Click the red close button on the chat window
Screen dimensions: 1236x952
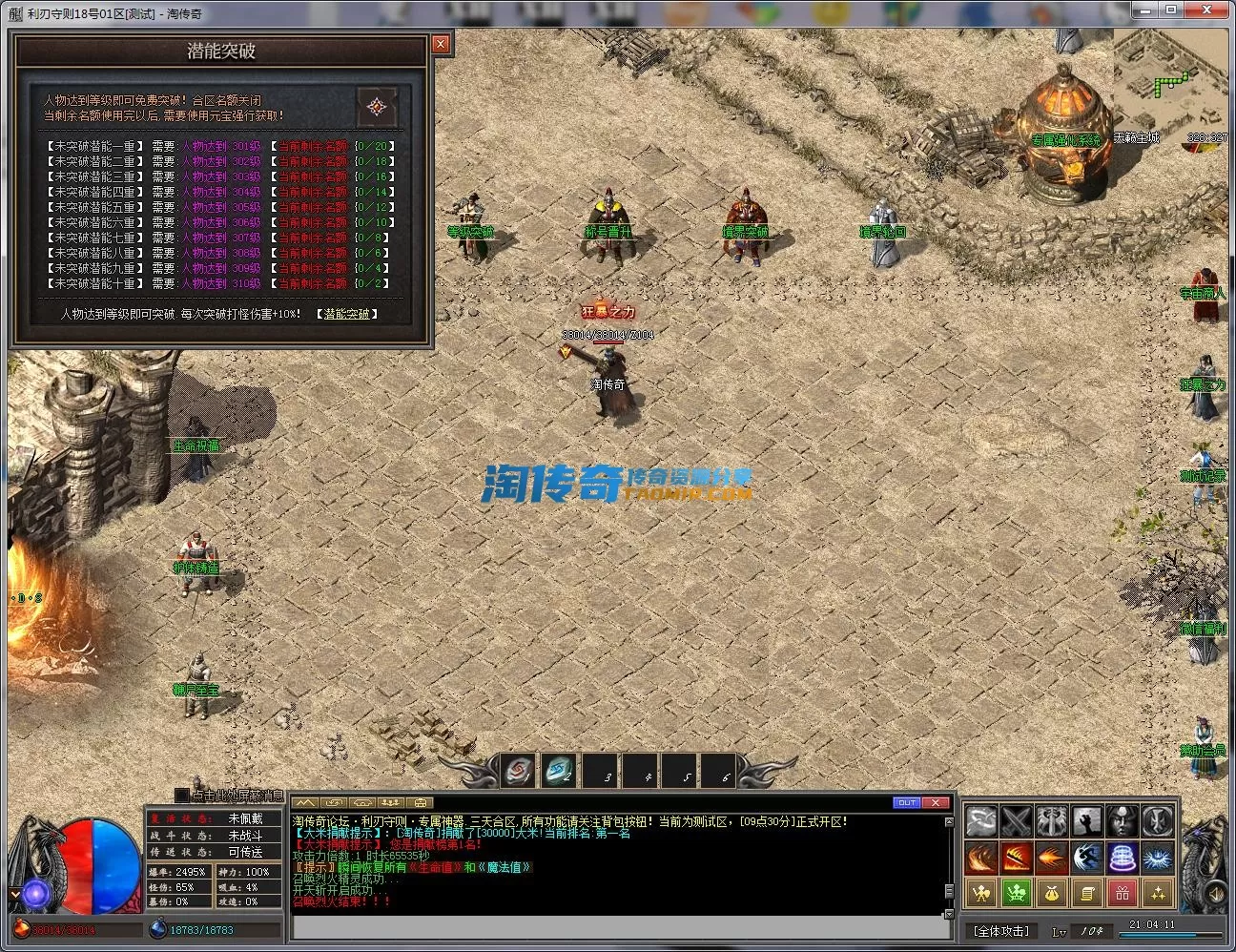point(937,803)
